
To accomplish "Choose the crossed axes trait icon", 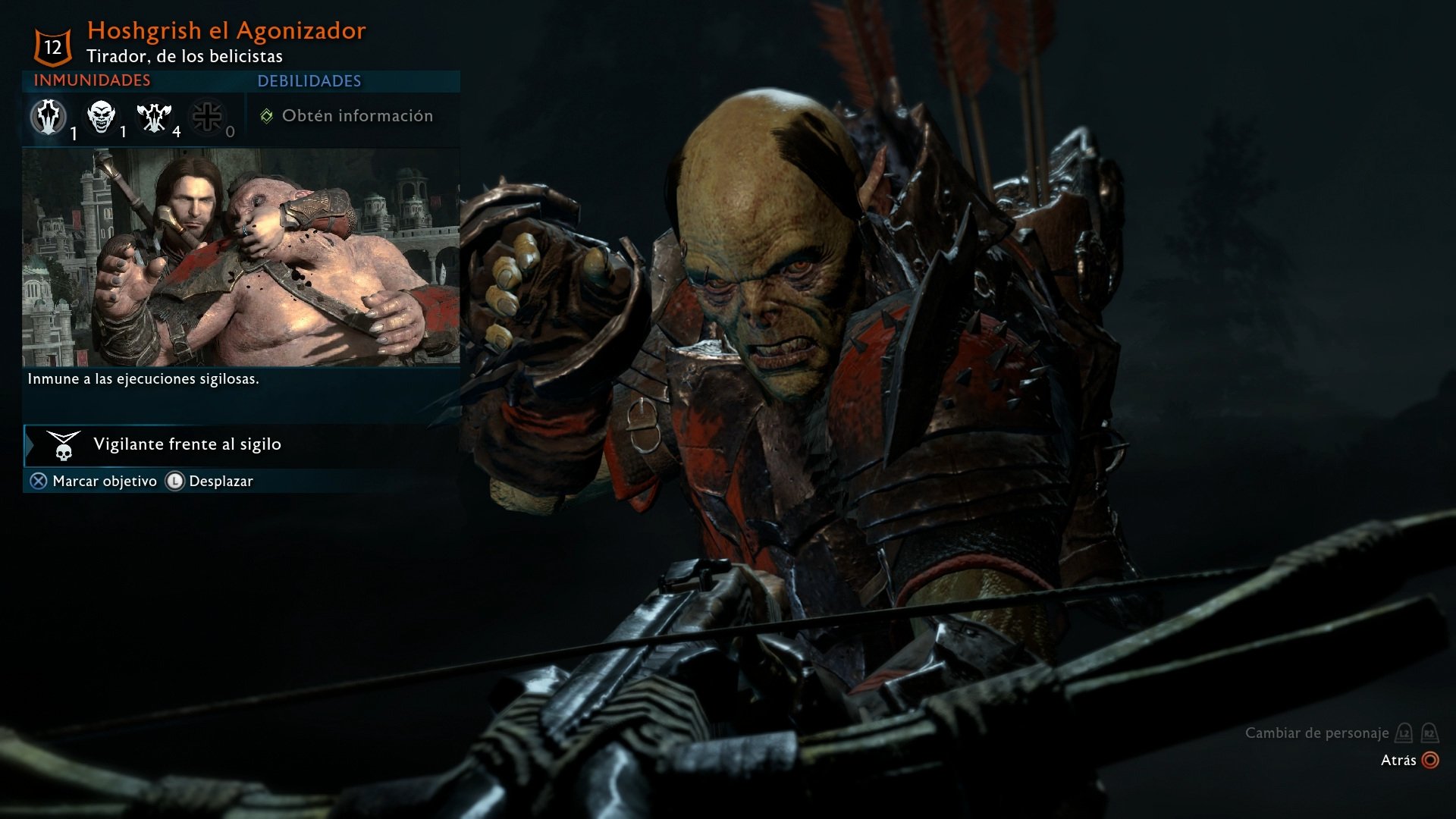I will coord(154,117).
